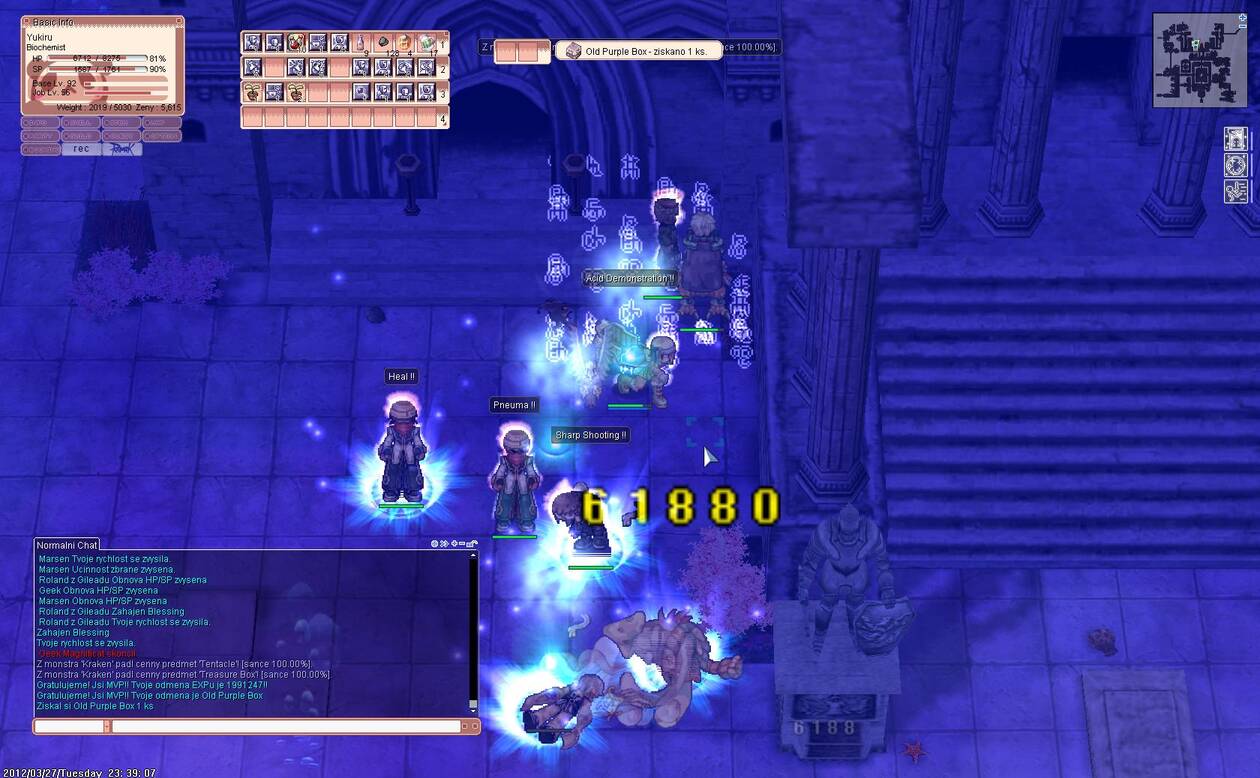Use the orange bottle item with count 4
1260x778 pixels.
coord(404,43)
